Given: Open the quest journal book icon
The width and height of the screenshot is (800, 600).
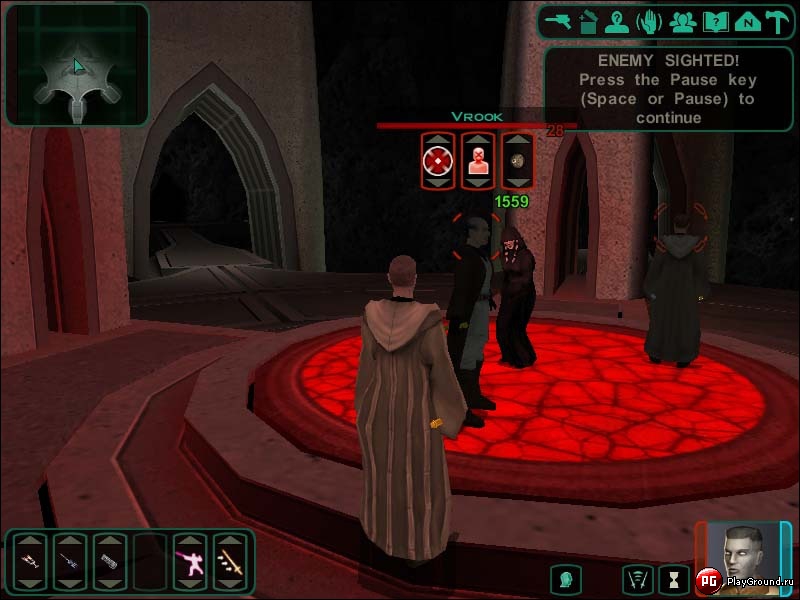Looking at the screenshot, I should [714, 21].
